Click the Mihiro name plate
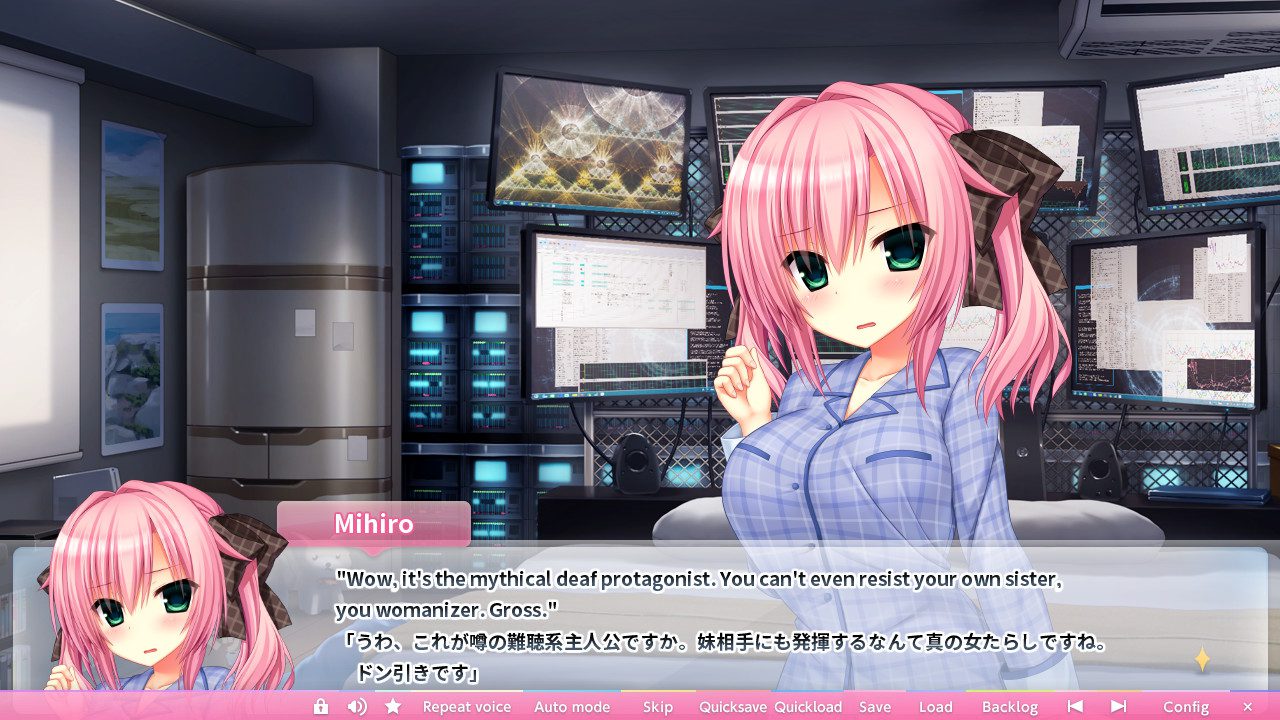The image size is (1280, 720). point(375,524)
